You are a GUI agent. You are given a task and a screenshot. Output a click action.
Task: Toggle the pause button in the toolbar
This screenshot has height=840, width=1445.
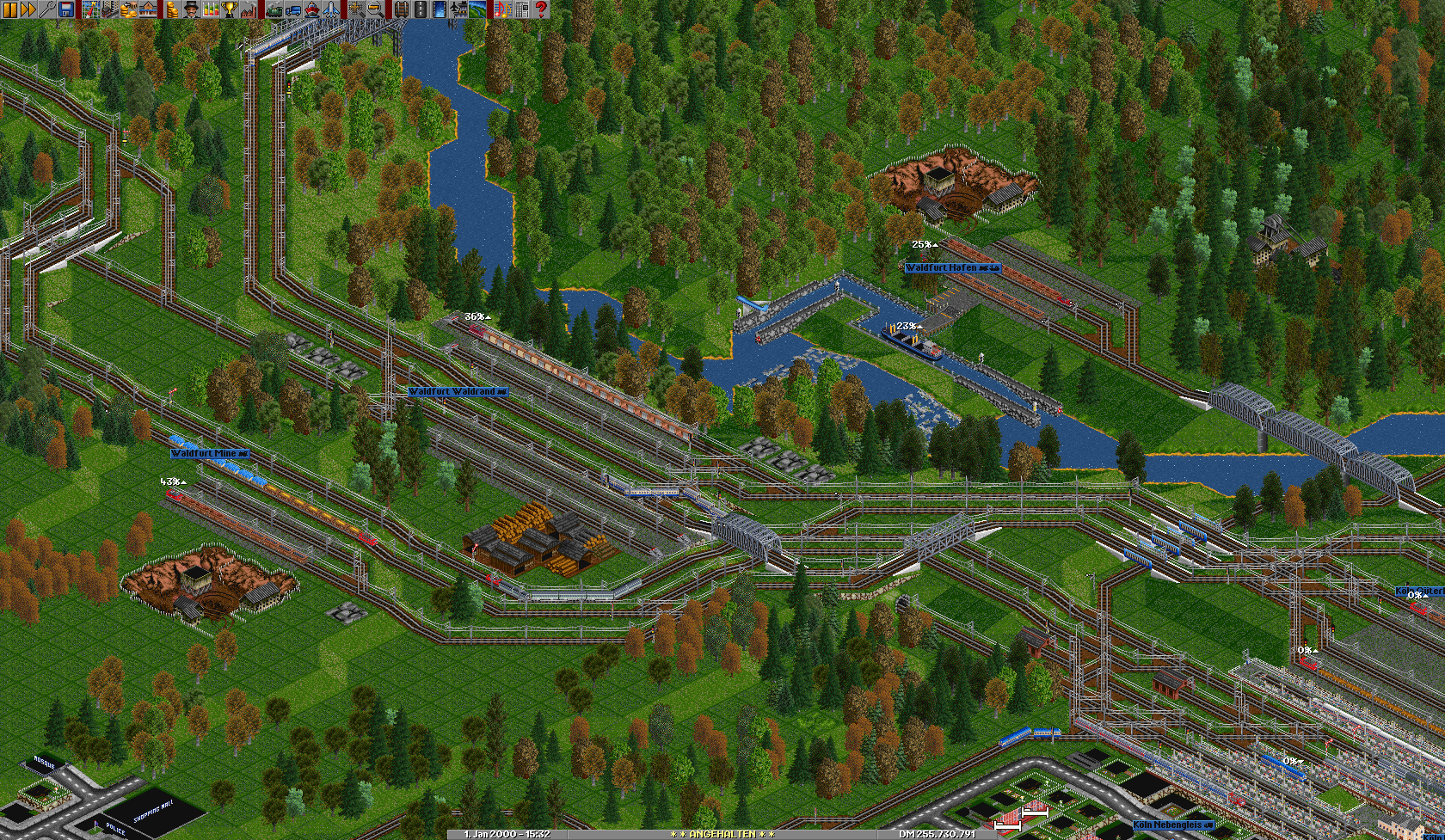tap(9, 9)
